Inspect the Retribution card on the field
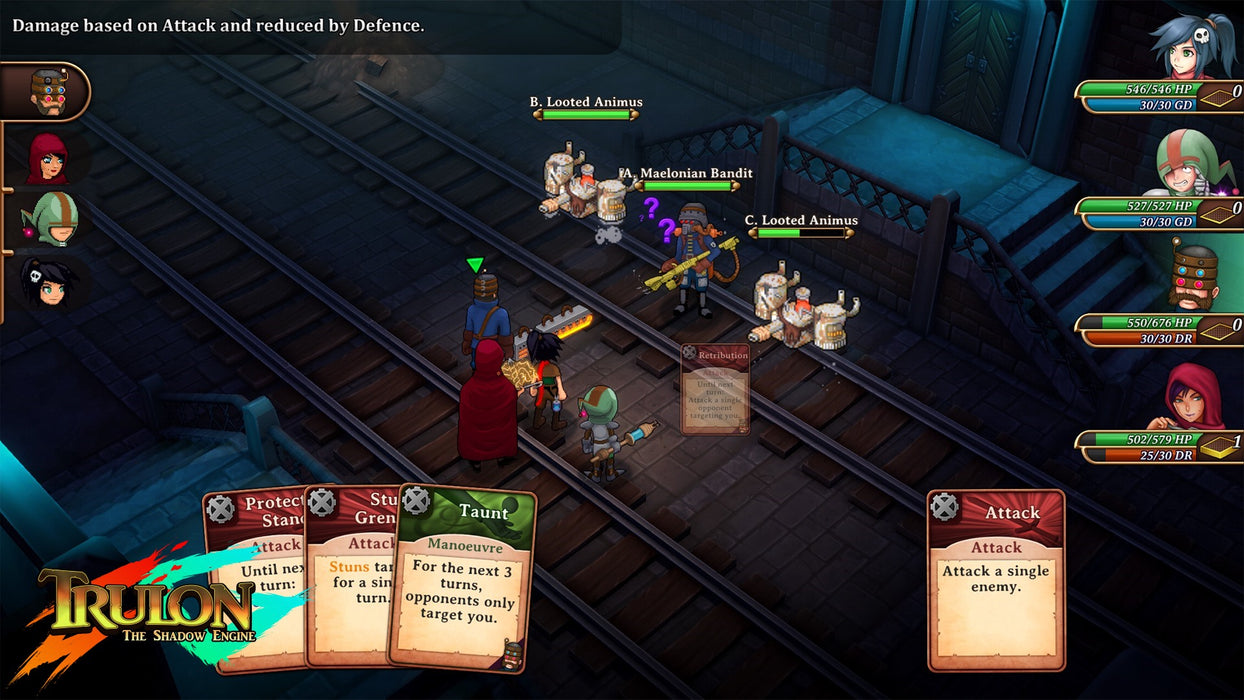 point(715,389)
